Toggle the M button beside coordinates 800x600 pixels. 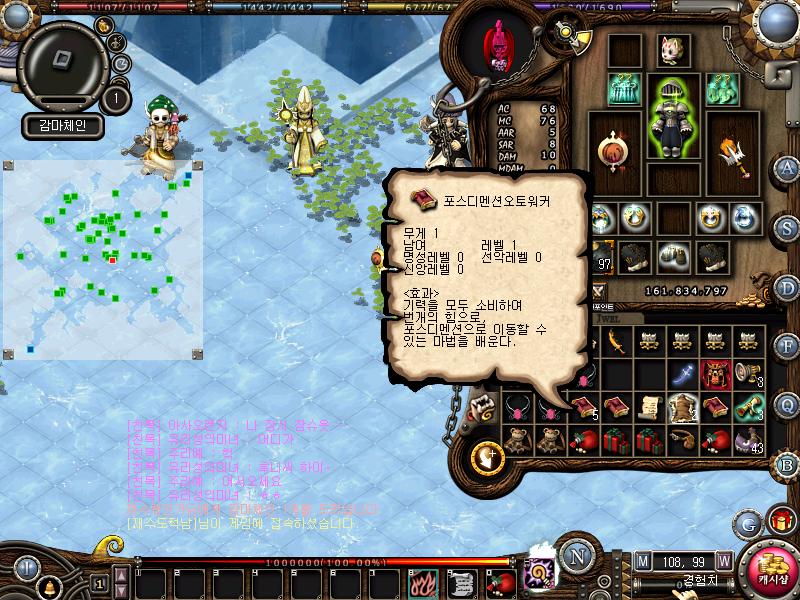642,561
